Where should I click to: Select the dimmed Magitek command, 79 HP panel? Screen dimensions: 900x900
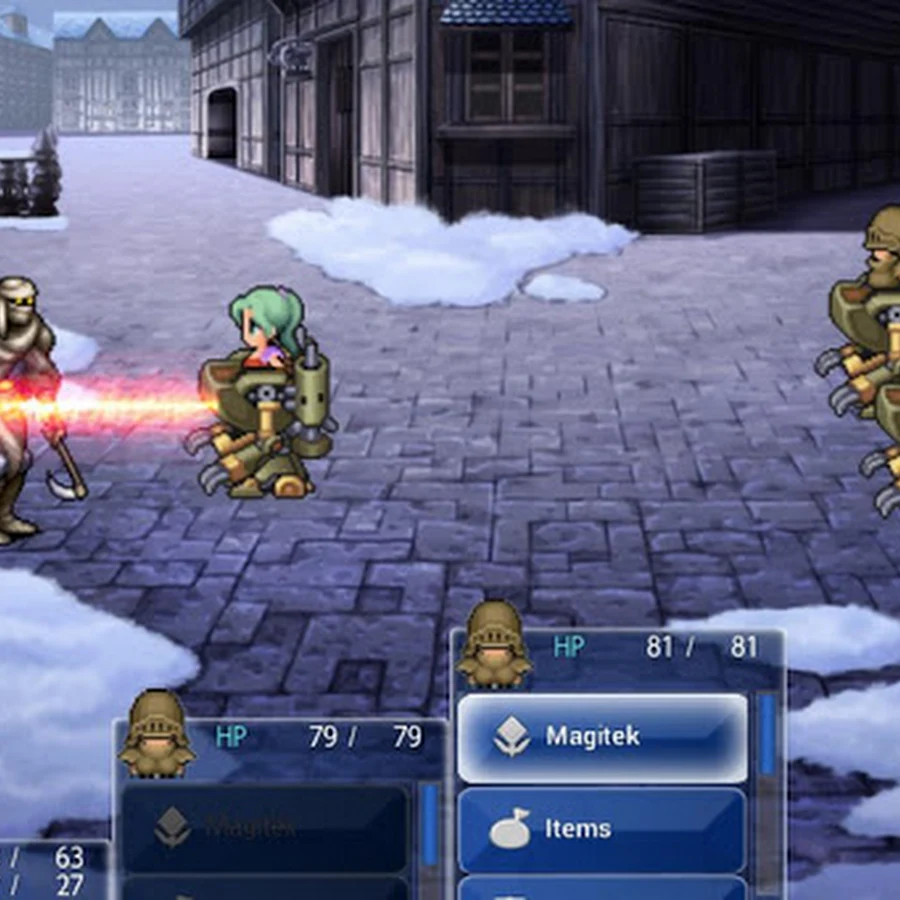[264, 827]
